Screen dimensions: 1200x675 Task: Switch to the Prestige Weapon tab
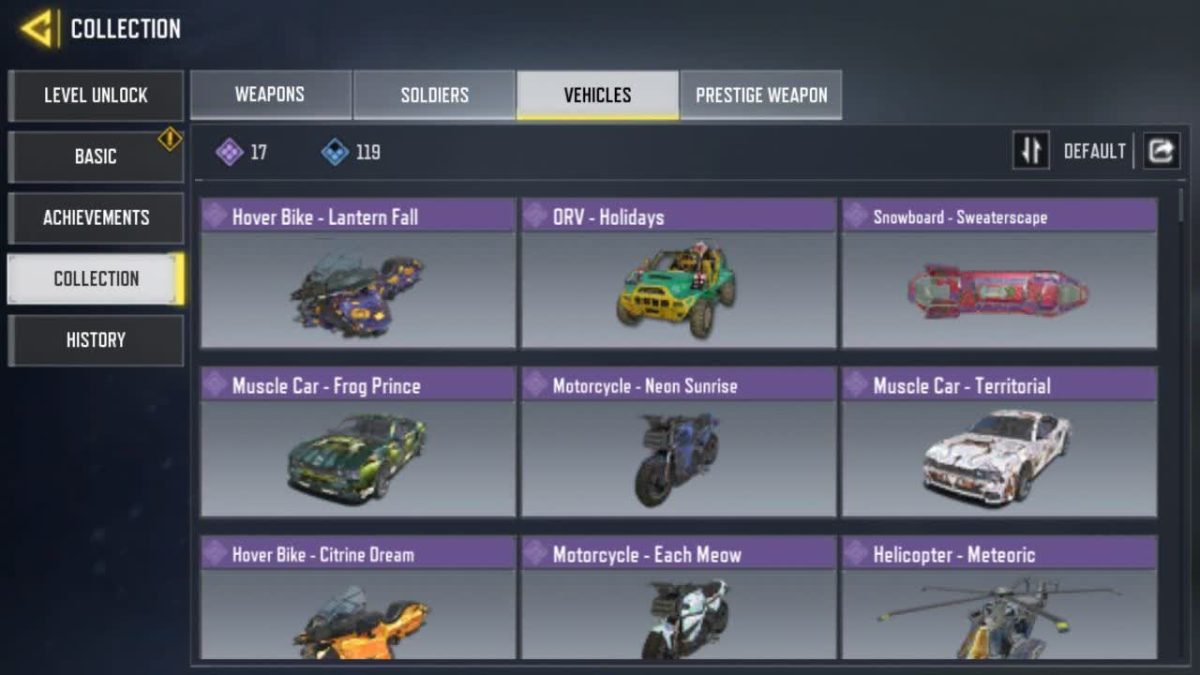coord(761,96)
